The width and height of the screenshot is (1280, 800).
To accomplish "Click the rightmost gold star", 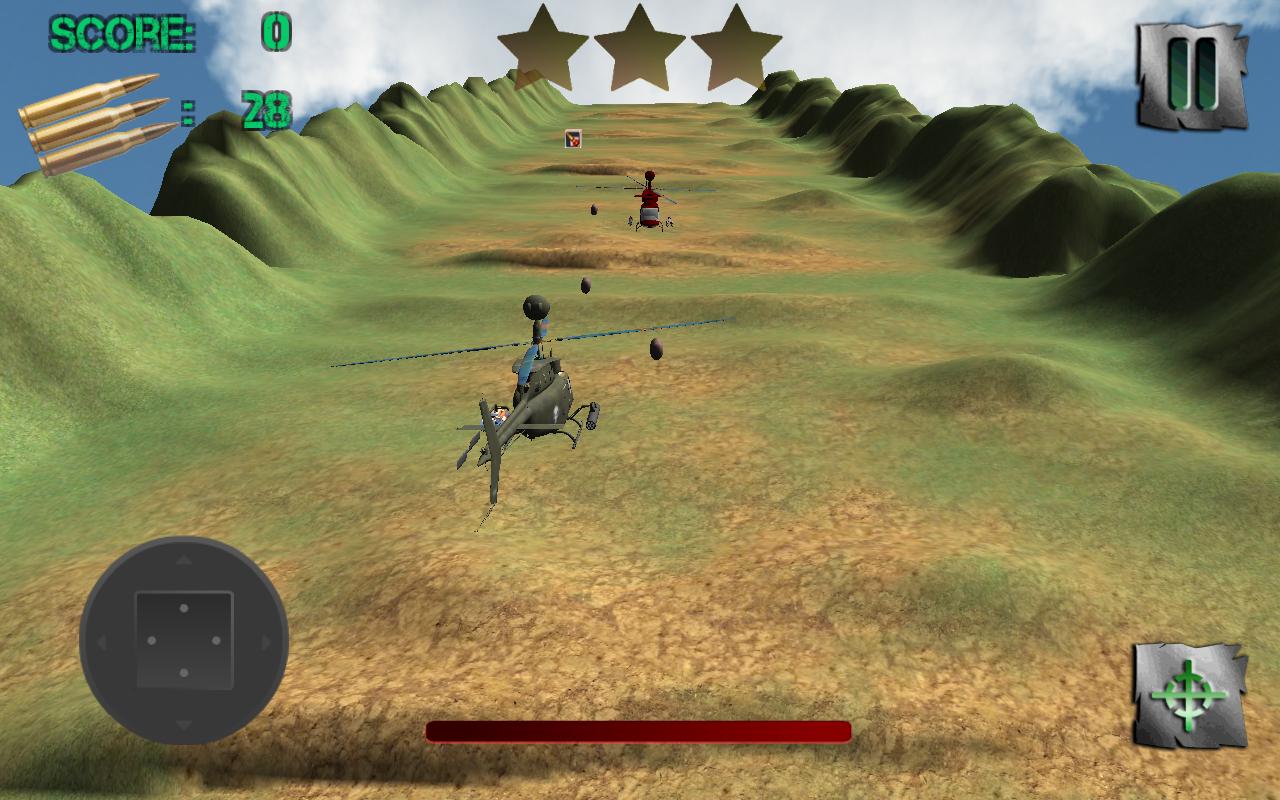I will point(737,47).
